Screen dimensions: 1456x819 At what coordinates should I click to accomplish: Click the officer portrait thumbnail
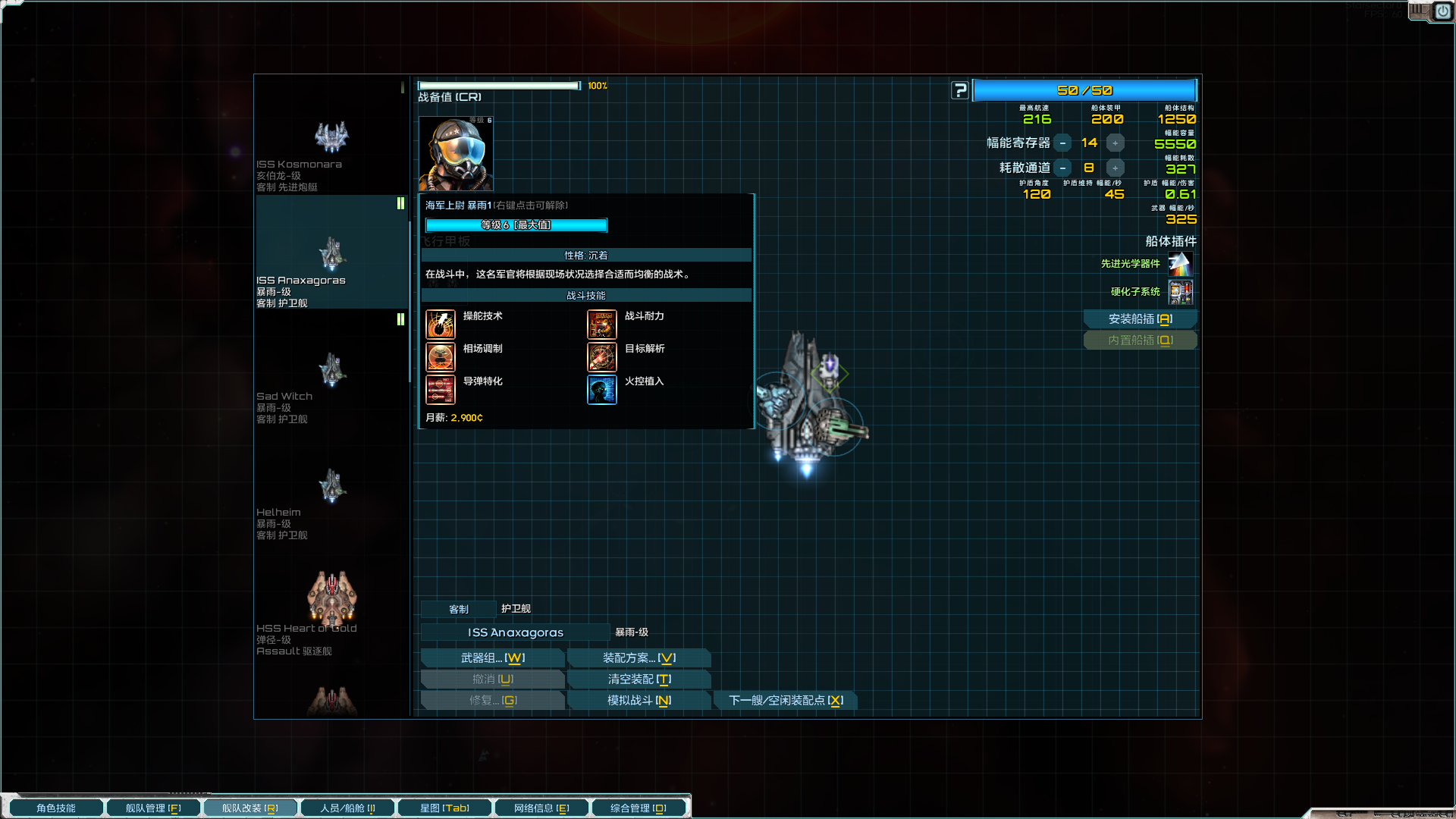(x=456, y=154)
